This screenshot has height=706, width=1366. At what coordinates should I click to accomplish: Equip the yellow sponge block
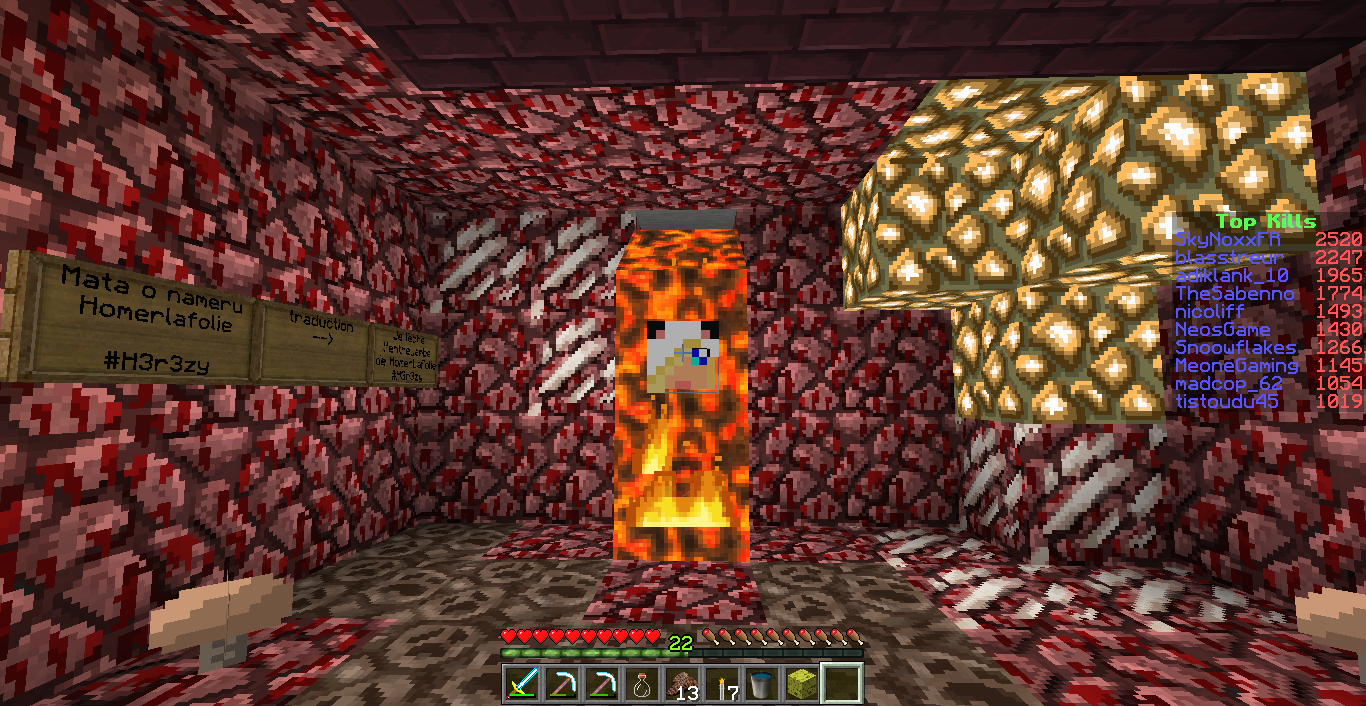tap(800, 684)
